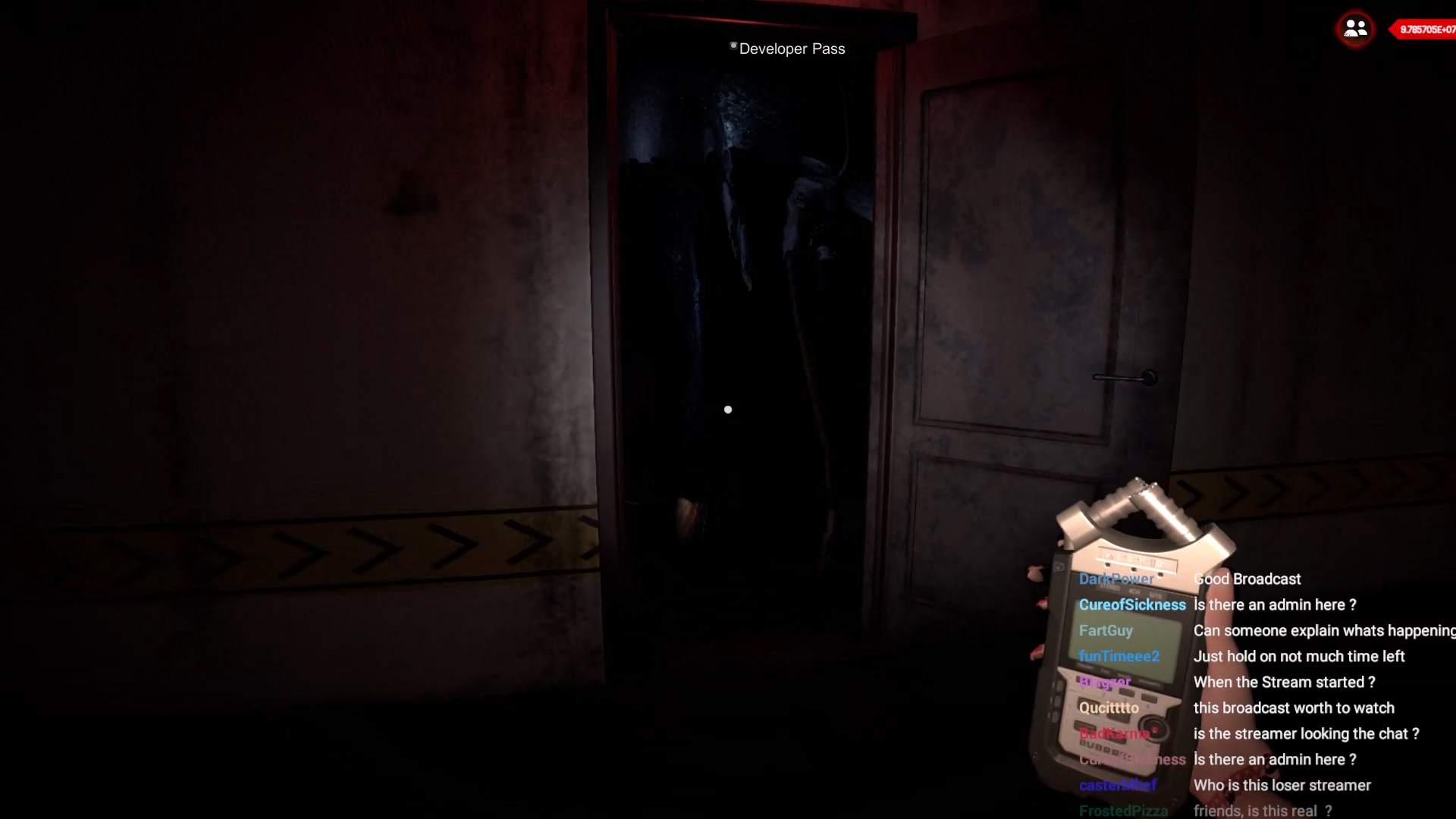Enable the 4CH mode on the recorder
The height and width of the screenshot is (819, 1456).
pos(1135,592)
